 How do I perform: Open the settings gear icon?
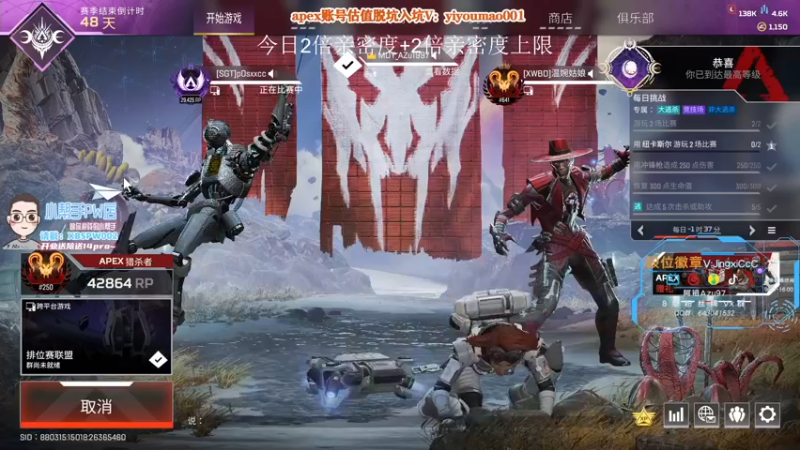point(767,413)
